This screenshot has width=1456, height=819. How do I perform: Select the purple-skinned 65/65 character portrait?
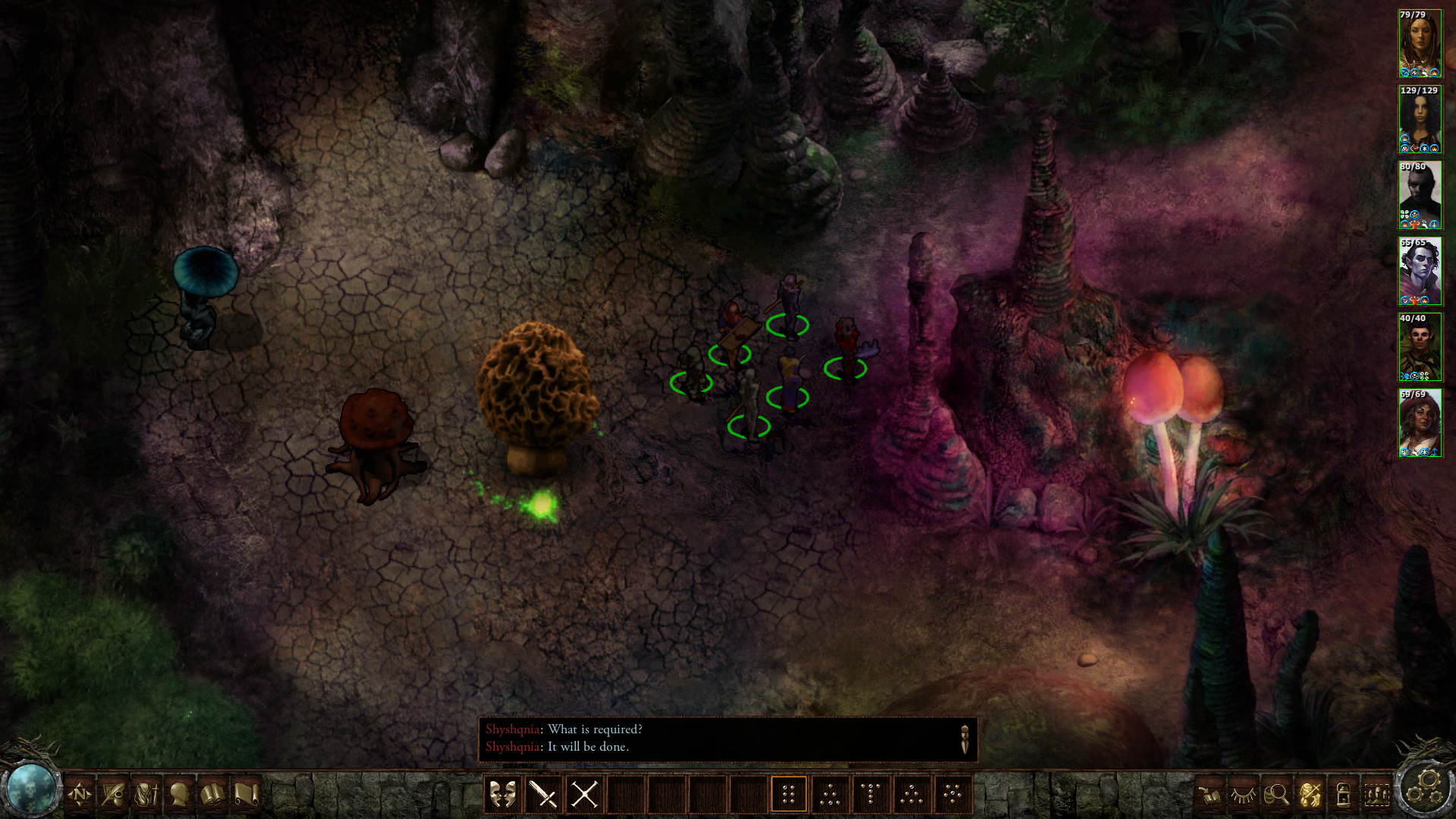tap(1420, 272)
